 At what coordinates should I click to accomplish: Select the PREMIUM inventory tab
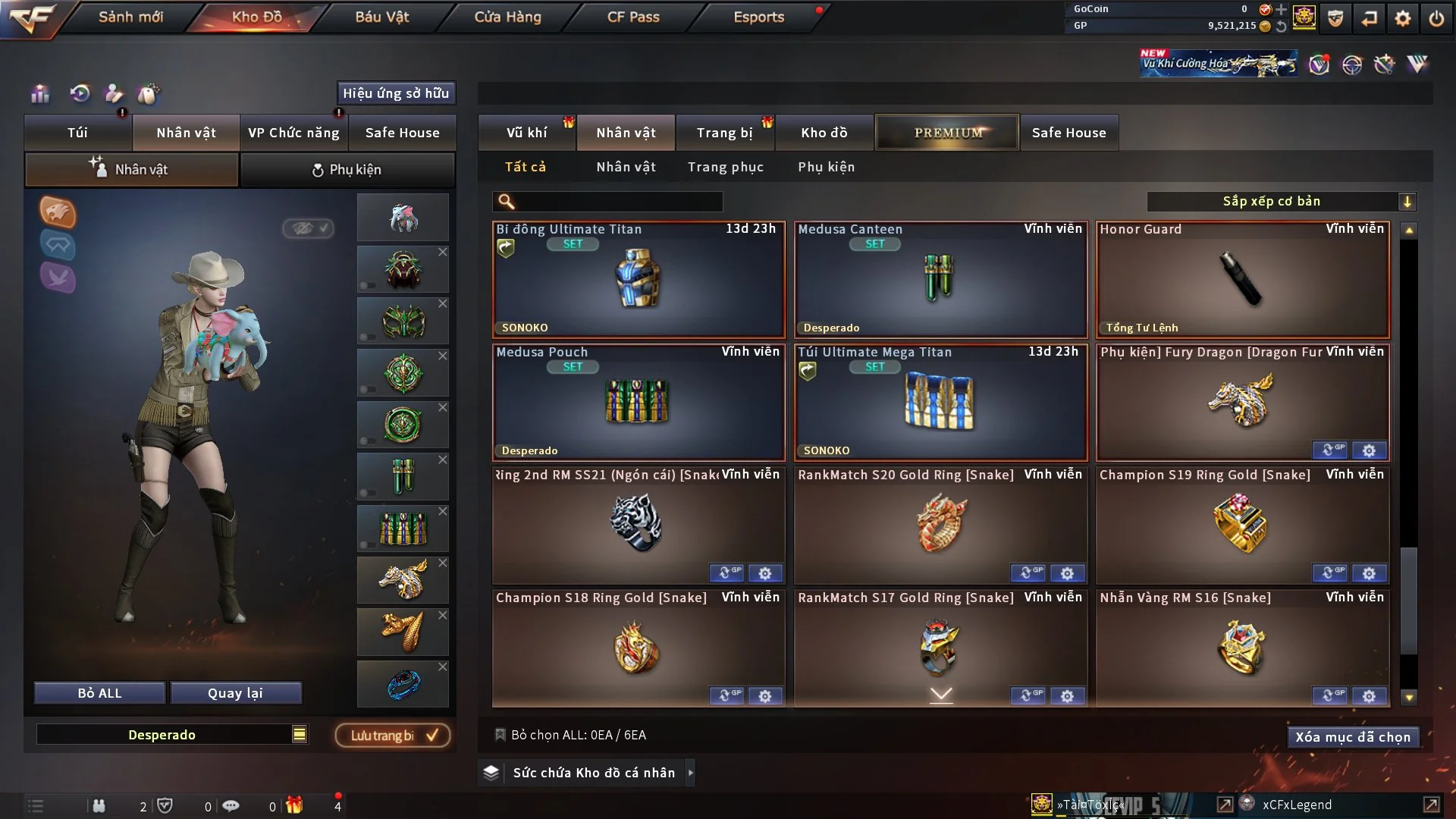[x=947, y=133]
